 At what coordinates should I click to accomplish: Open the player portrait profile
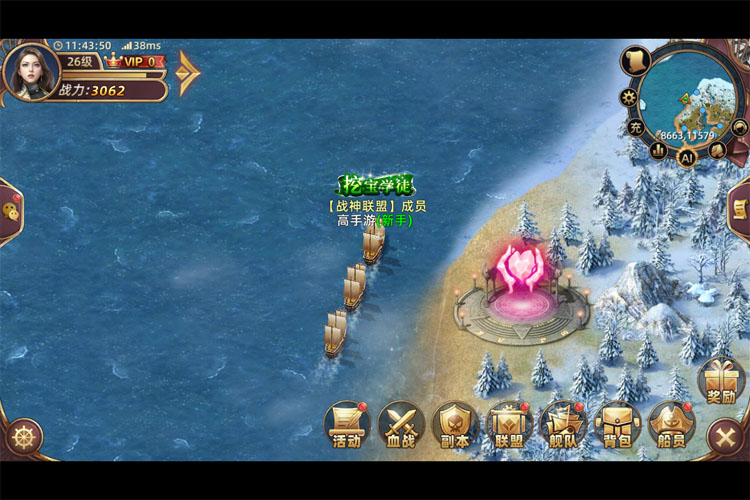[x=29, y=70]
